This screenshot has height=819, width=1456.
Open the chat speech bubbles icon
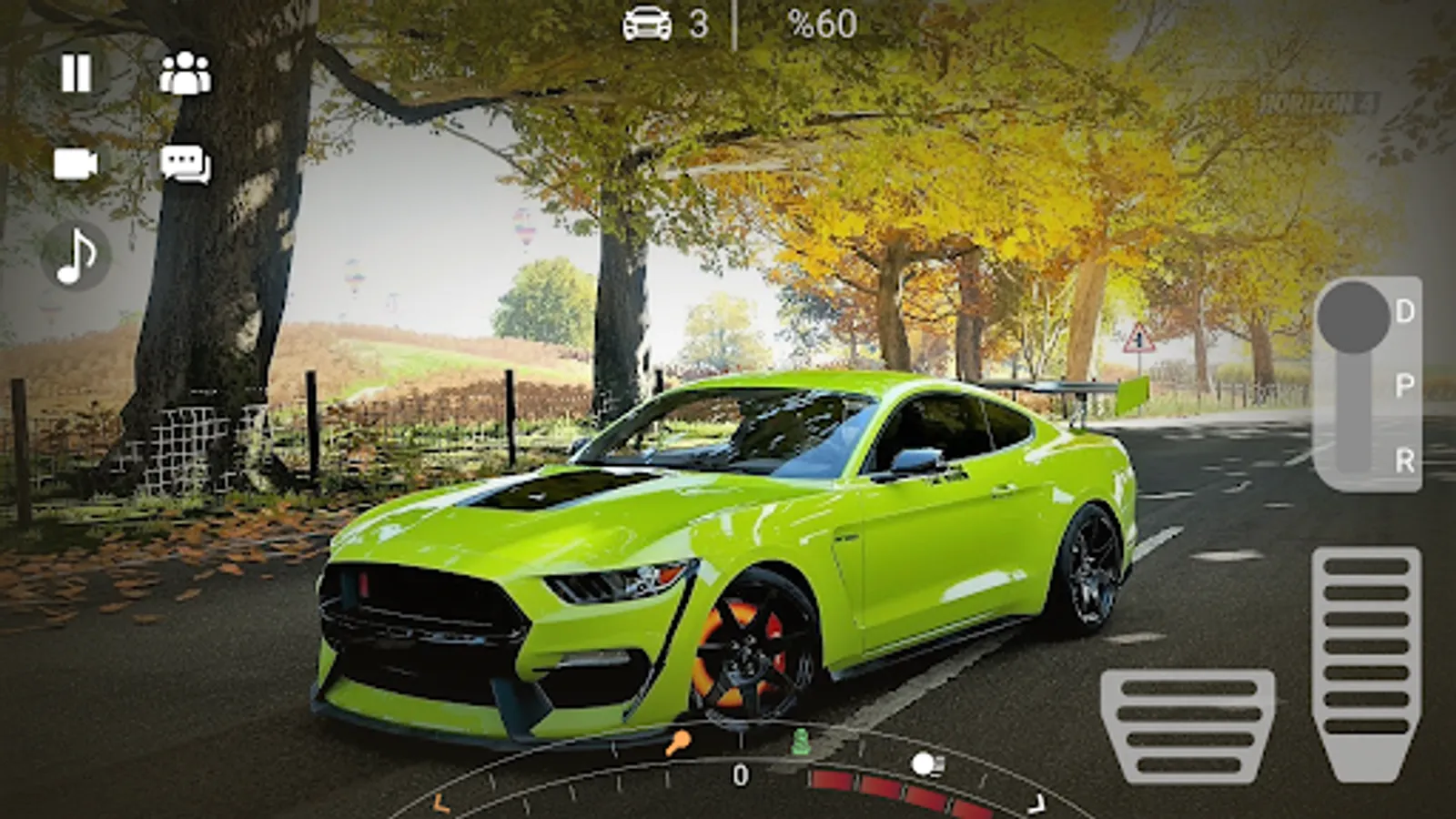pos(185,165)
